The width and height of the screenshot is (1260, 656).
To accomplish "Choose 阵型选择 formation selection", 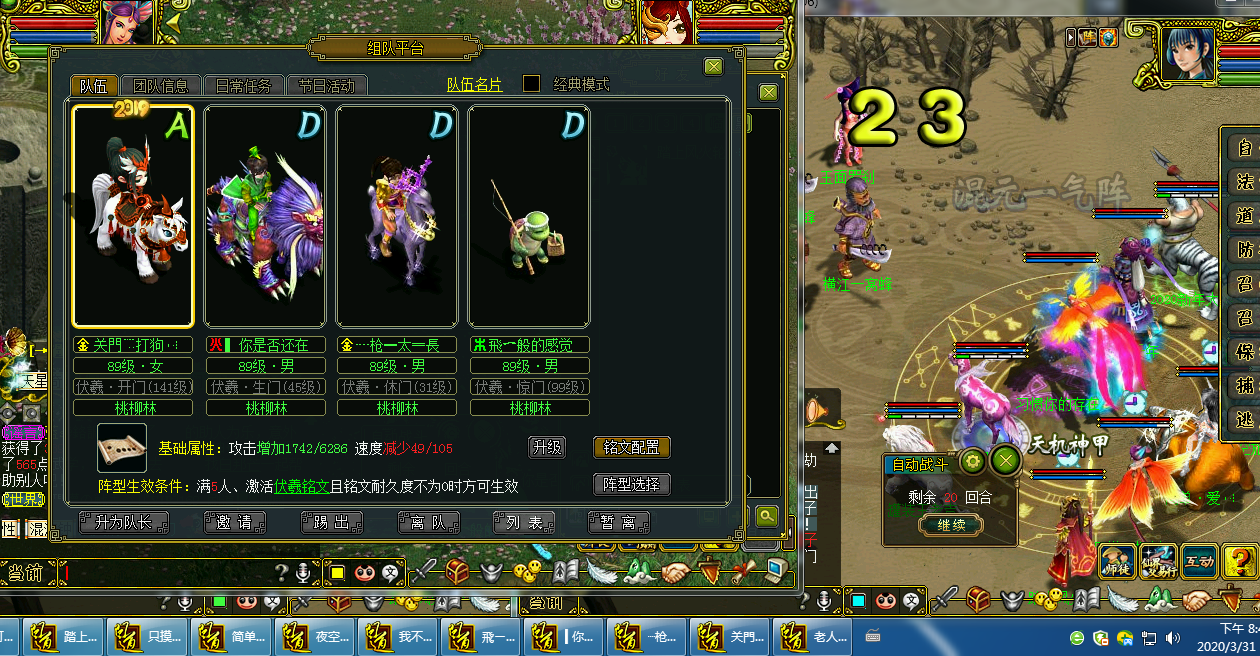I will [631, 485].
